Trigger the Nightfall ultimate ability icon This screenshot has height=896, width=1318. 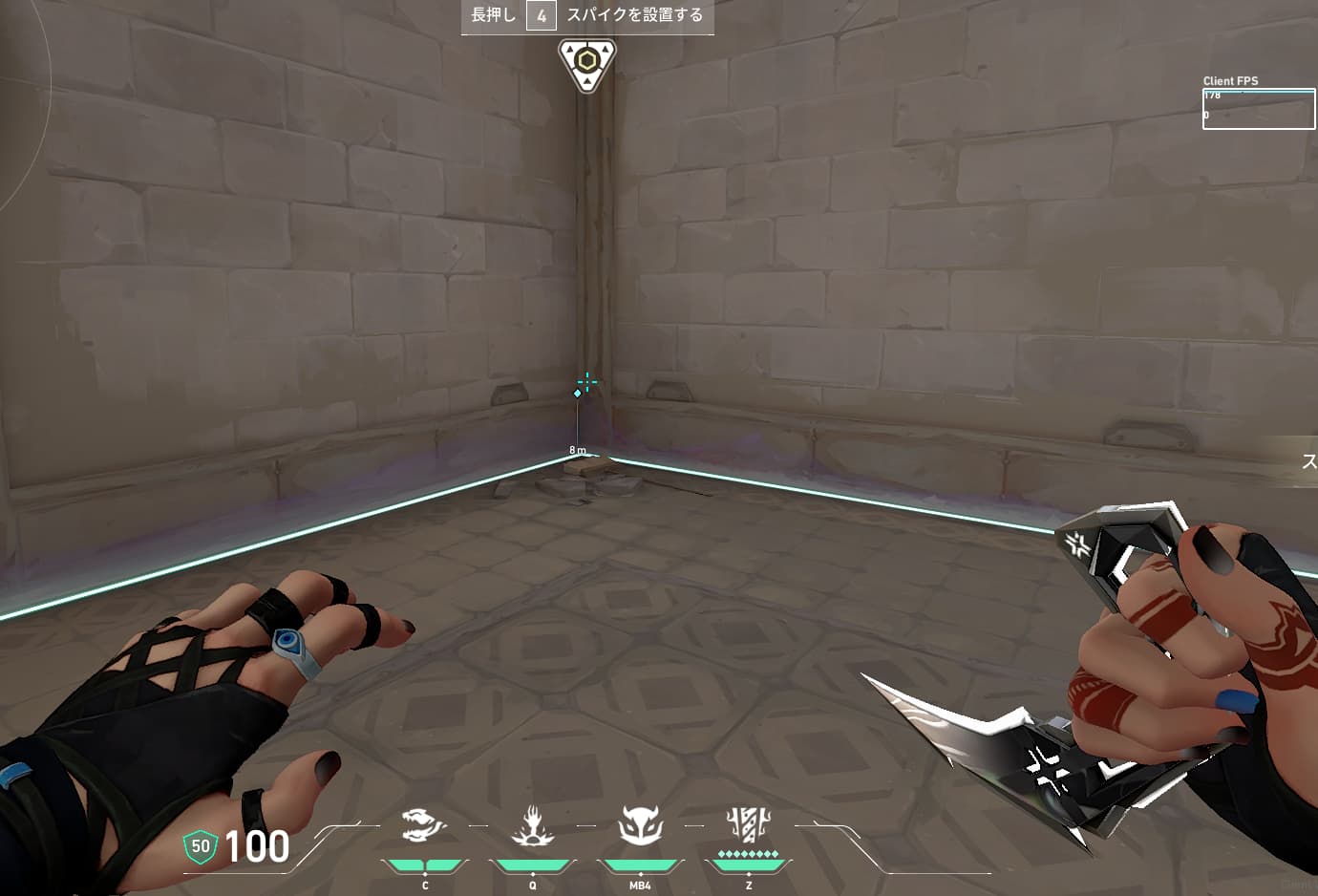pos(748,825)
